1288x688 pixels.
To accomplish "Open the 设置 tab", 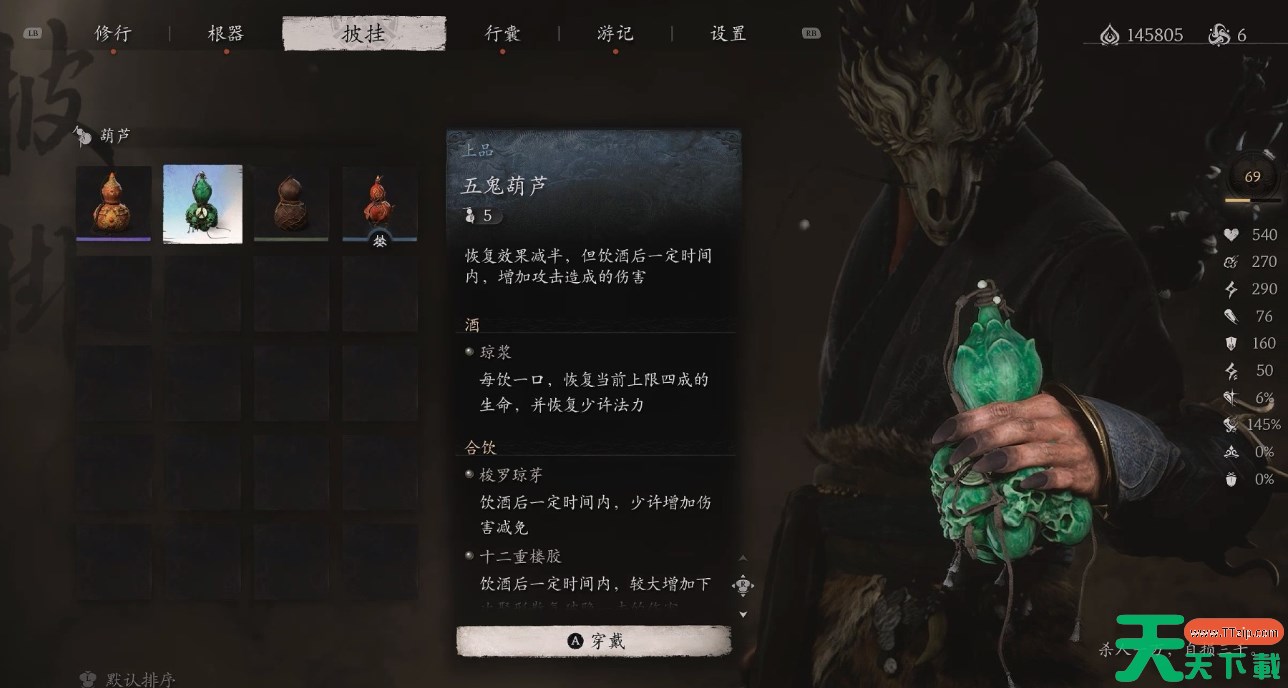I will [728, 33].
